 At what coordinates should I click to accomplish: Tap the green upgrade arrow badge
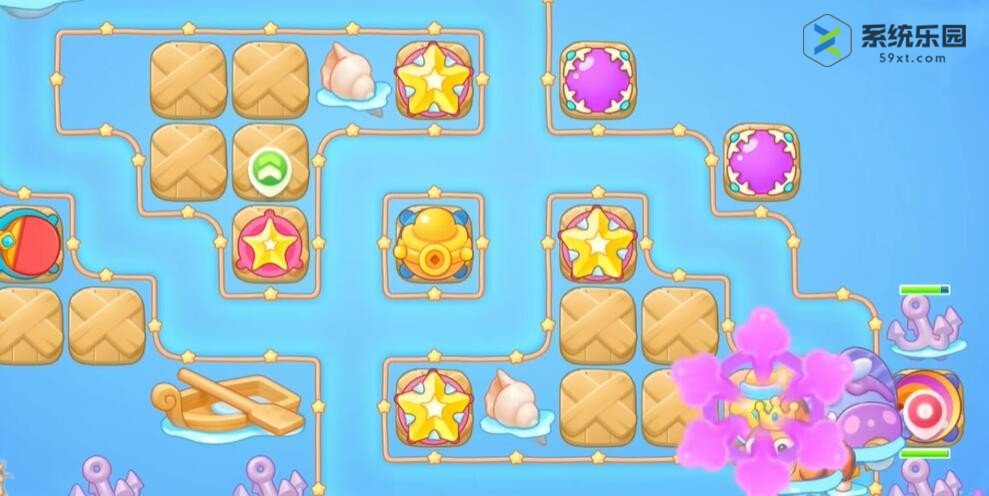[269, 170]
